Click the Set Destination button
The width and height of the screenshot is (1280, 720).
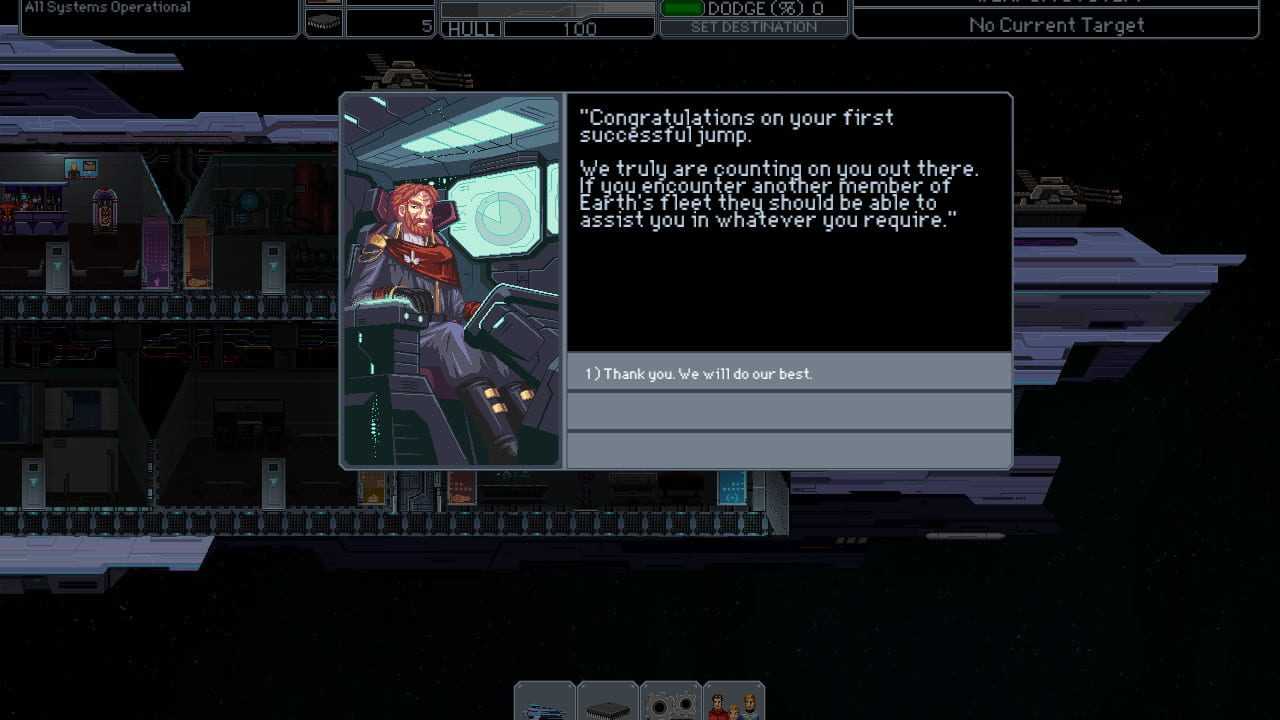(x=754, y=28)
